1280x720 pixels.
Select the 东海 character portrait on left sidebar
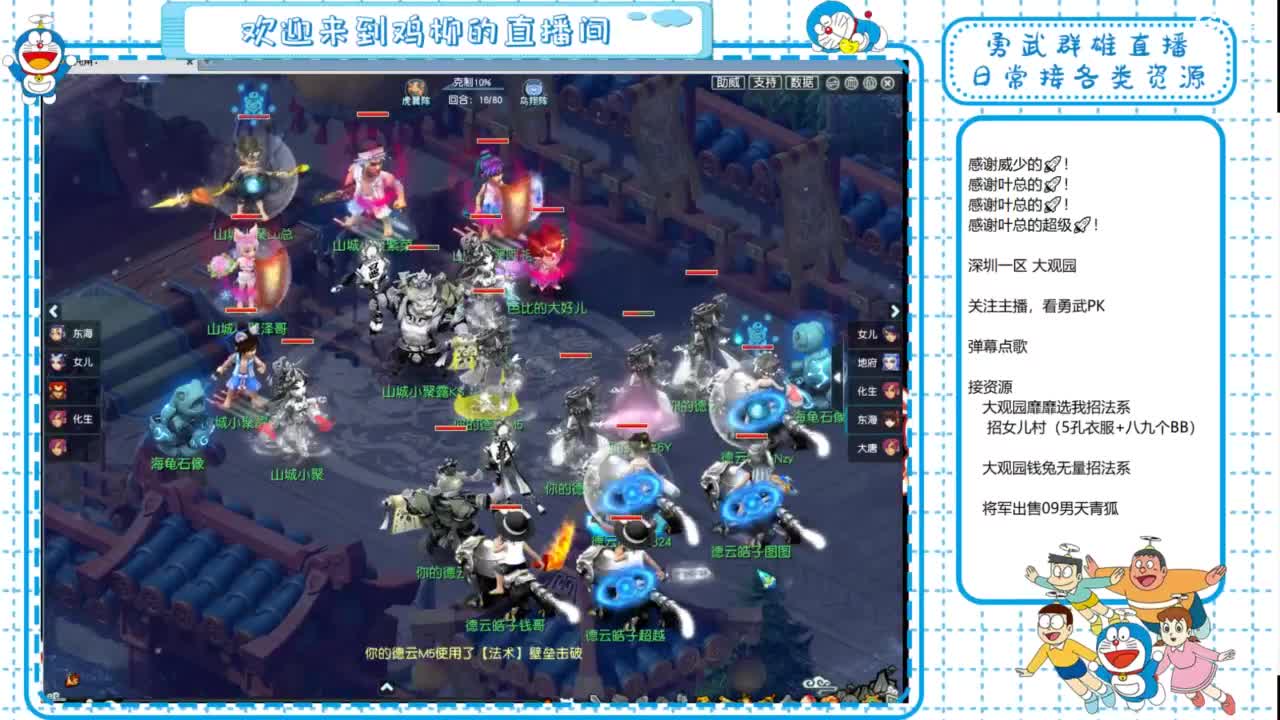58,333
